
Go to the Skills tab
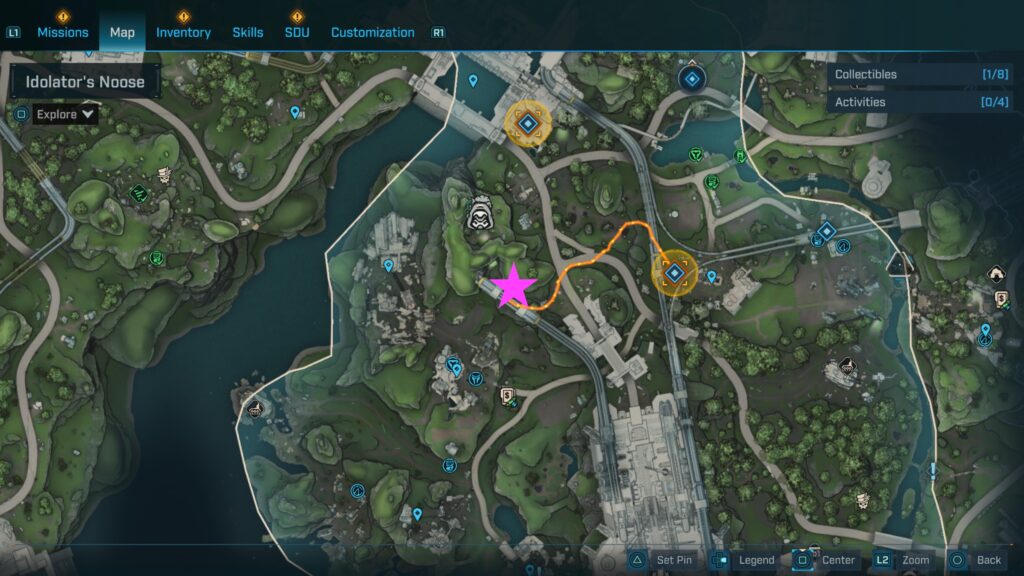tap(247, 32)
